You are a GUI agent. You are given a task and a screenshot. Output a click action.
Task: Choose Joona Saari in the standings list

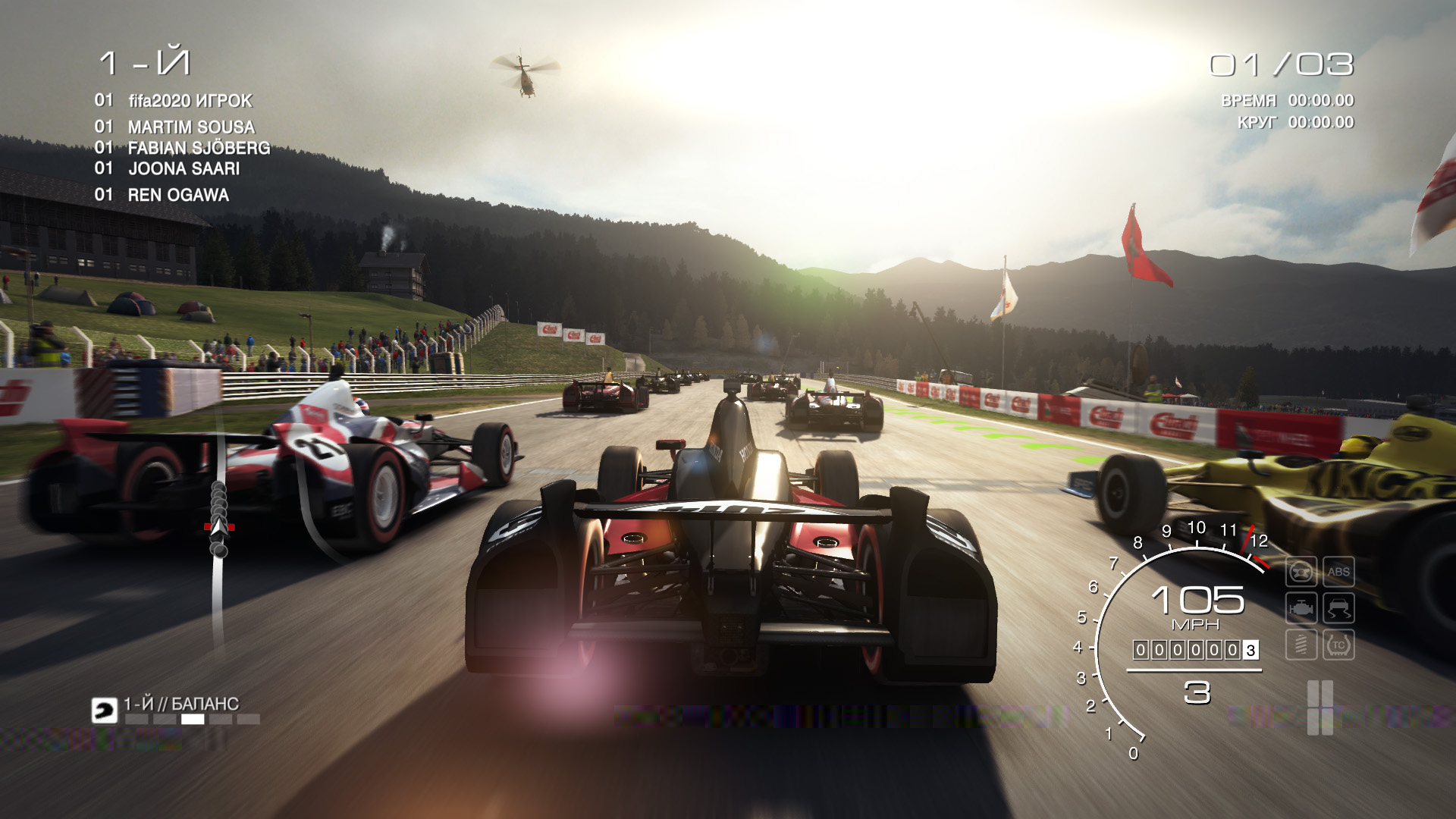tap(184, 168)
